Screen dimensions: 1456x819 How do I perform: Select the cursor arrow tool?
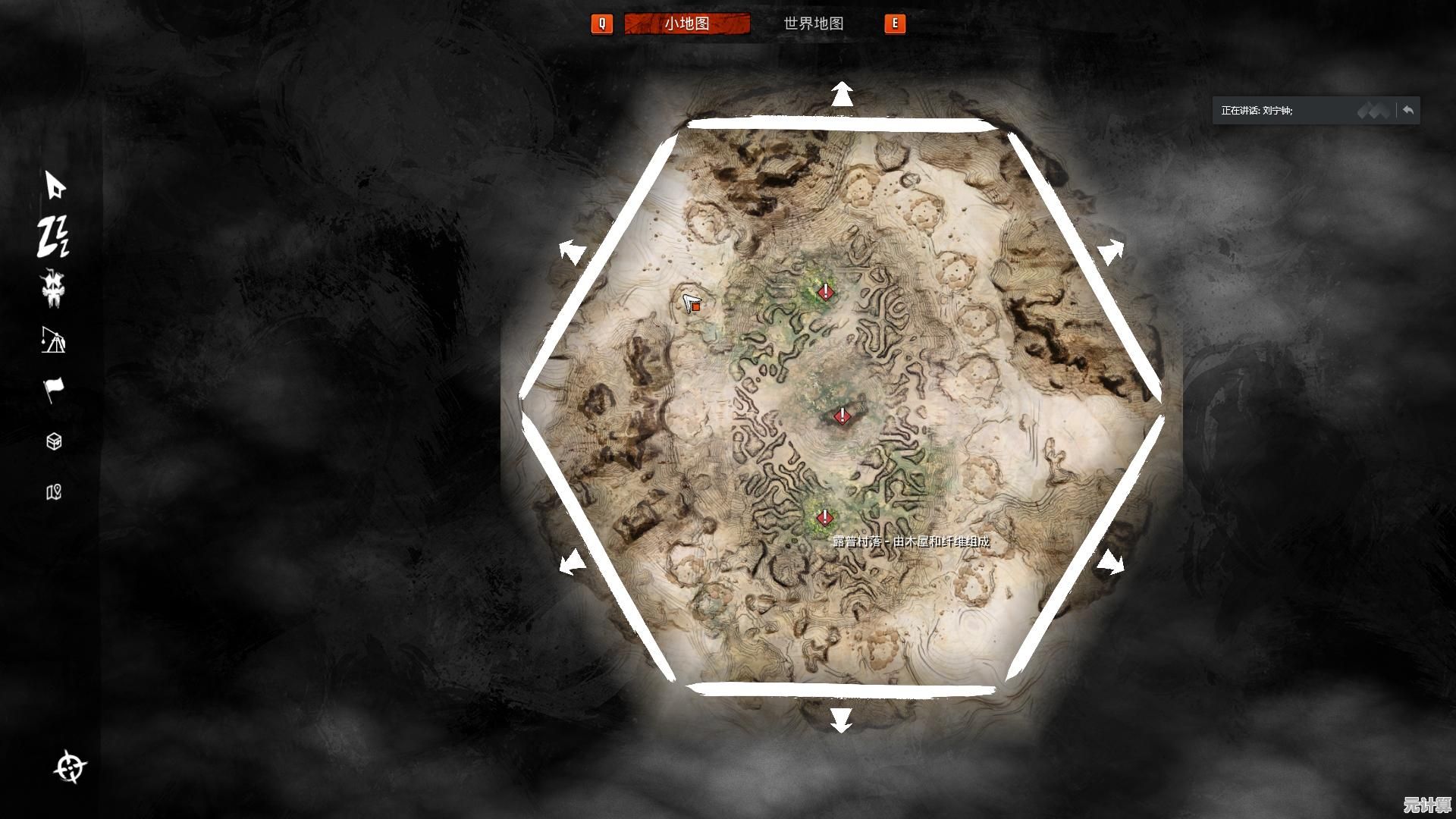pos(55,185)
